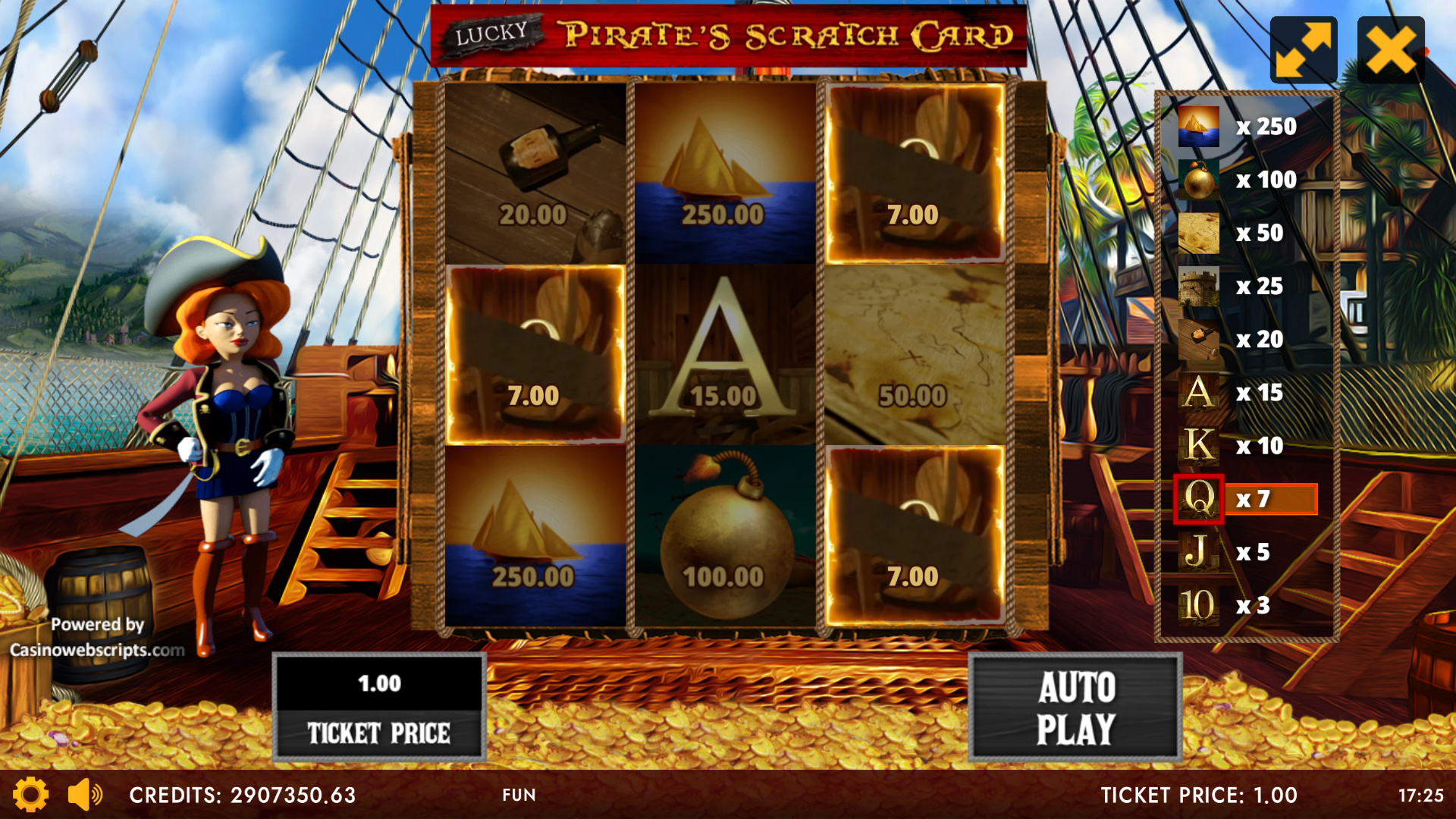
Task: Choose the treasure map 50.00 tile
Action: (915, 354)
